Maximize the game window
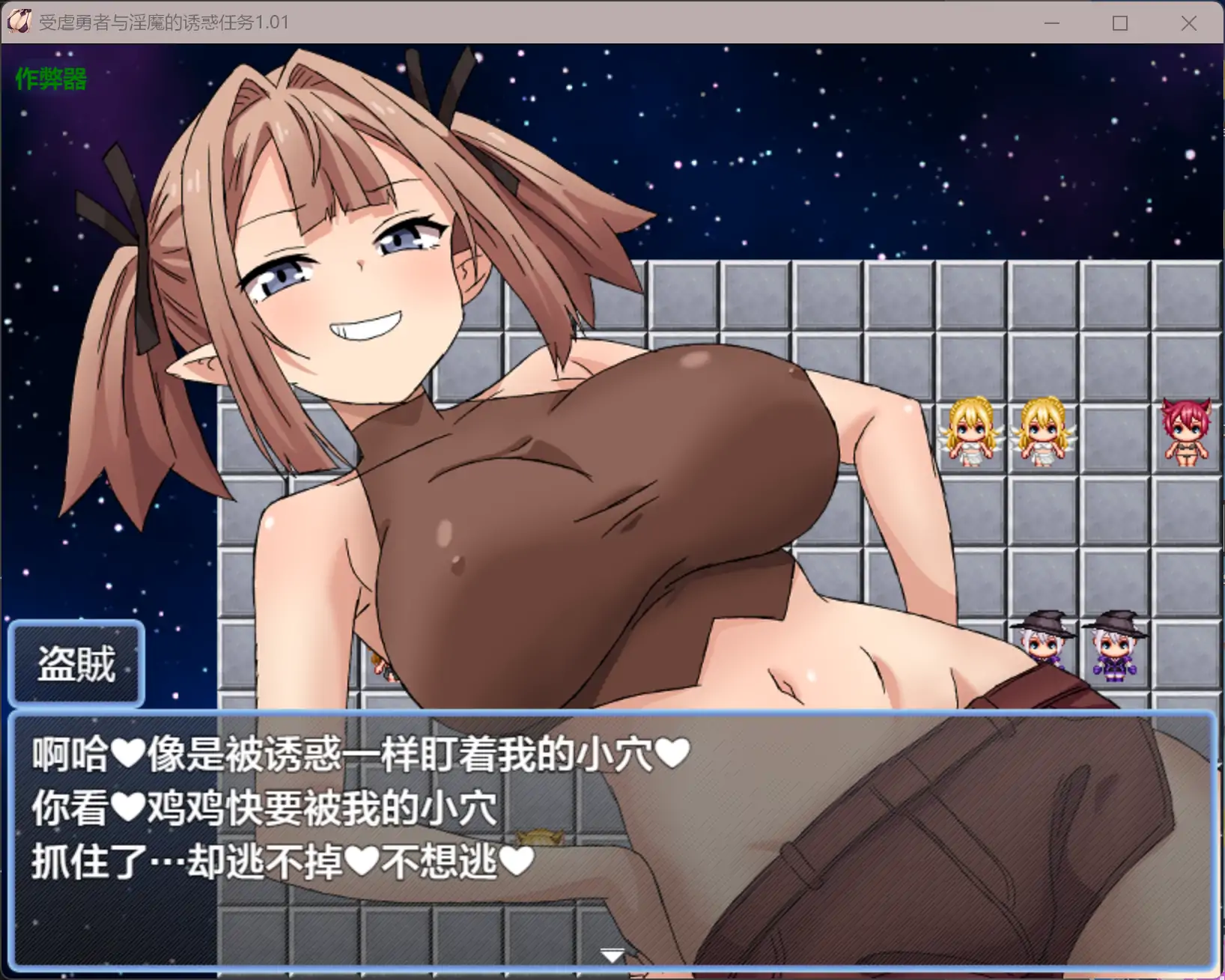1225x980 pixels. coord(1120,23)
